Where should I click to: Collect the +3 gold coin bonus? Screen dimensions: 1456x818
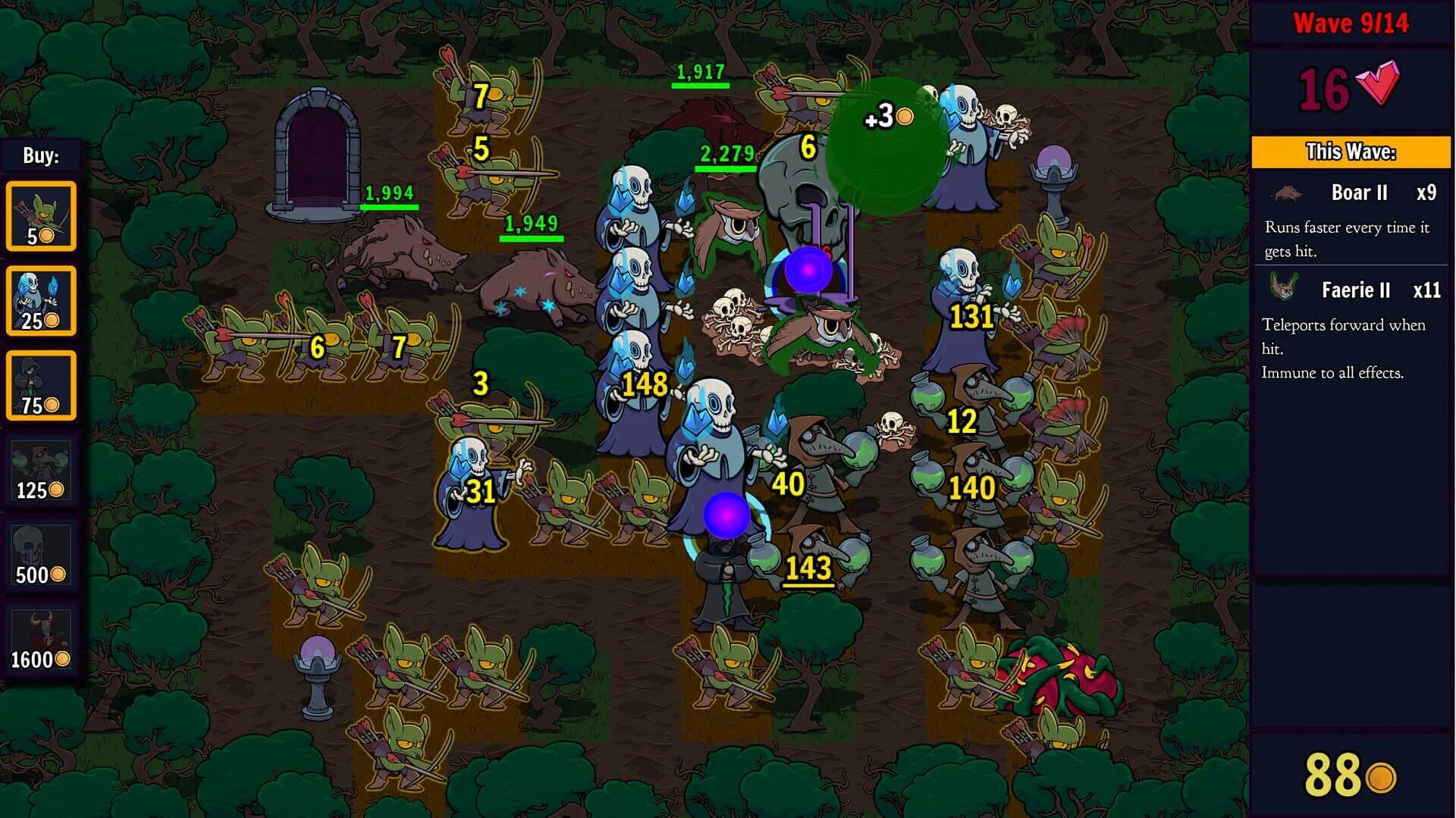pos(883,119)
